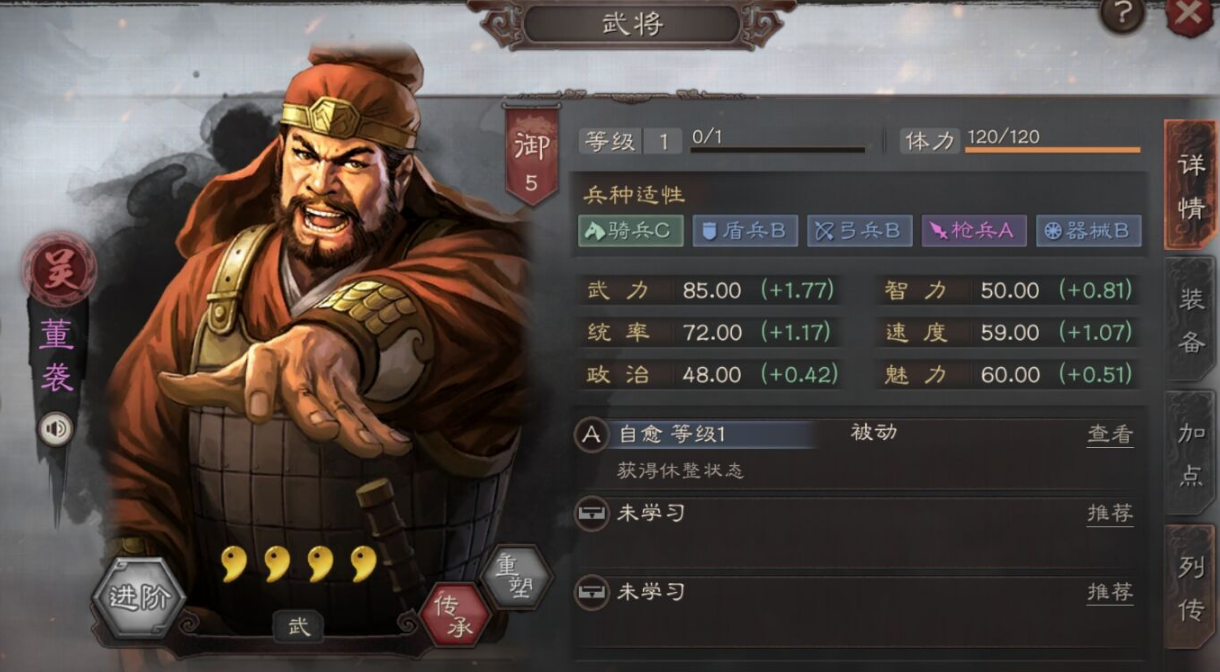Open the question mark help button
The image size is (1220, 672).
(x=1123, y=14)
